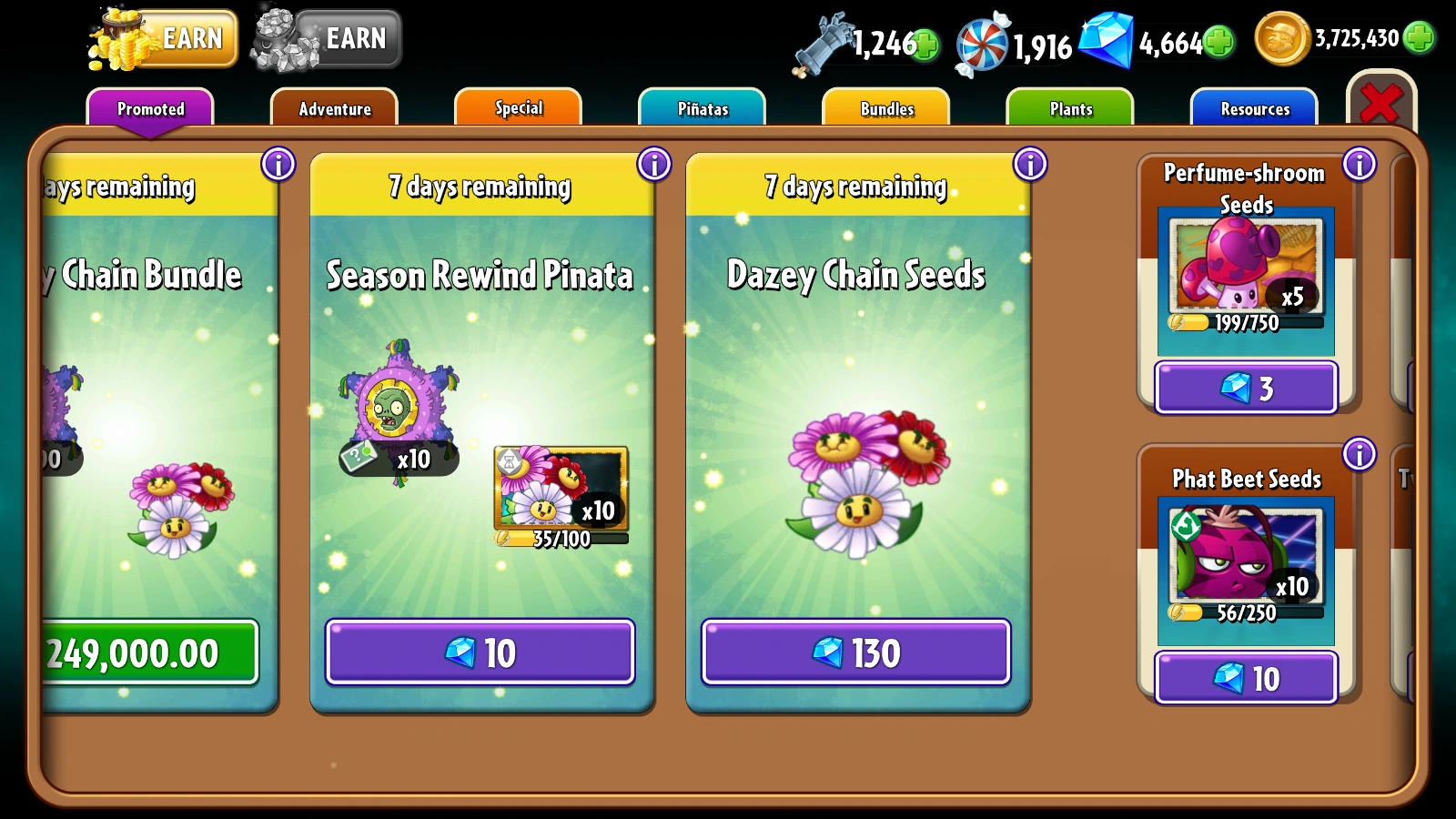The image size is (1456, 819).
Task: Open info on the Dazey Chain Seeds card
Action: [1028, 165]
